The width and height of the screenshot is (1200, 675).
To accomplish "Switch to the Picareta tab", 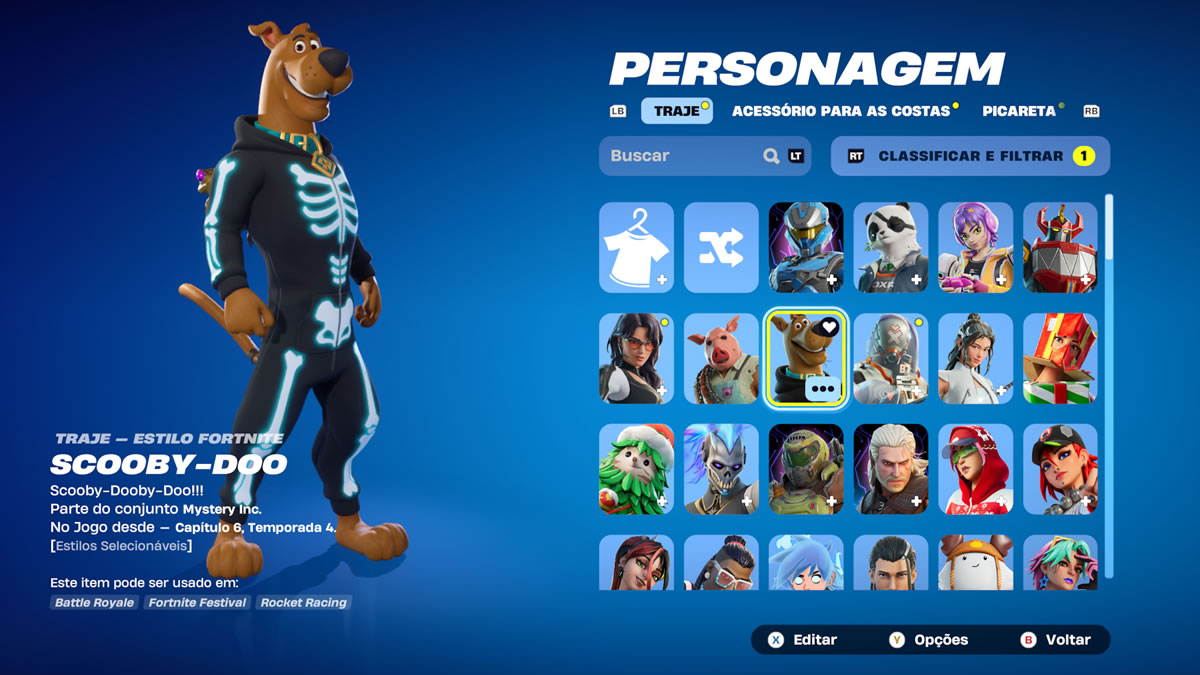I will (x=1018, y=111).
